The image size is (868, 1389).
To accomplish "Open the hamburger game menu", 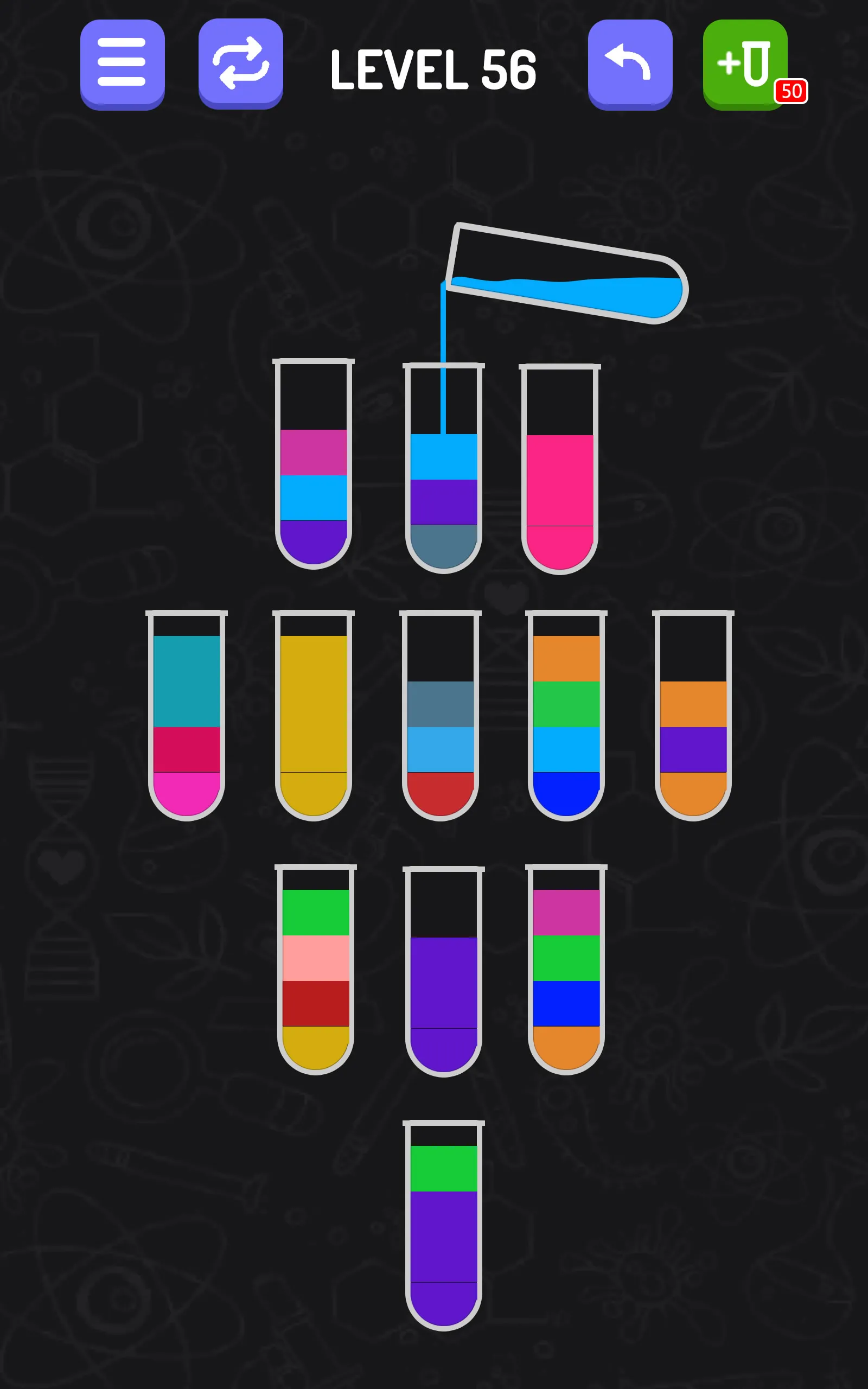I will tap(122, 64).
